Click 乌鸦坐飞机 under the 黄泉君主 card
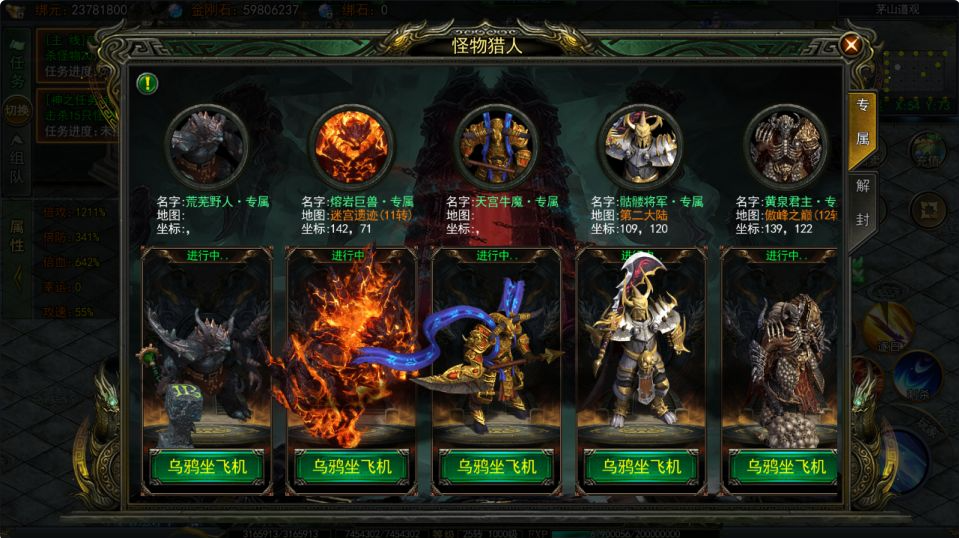Viewport: 959px width, 538px height. click(x=782, y=467)
